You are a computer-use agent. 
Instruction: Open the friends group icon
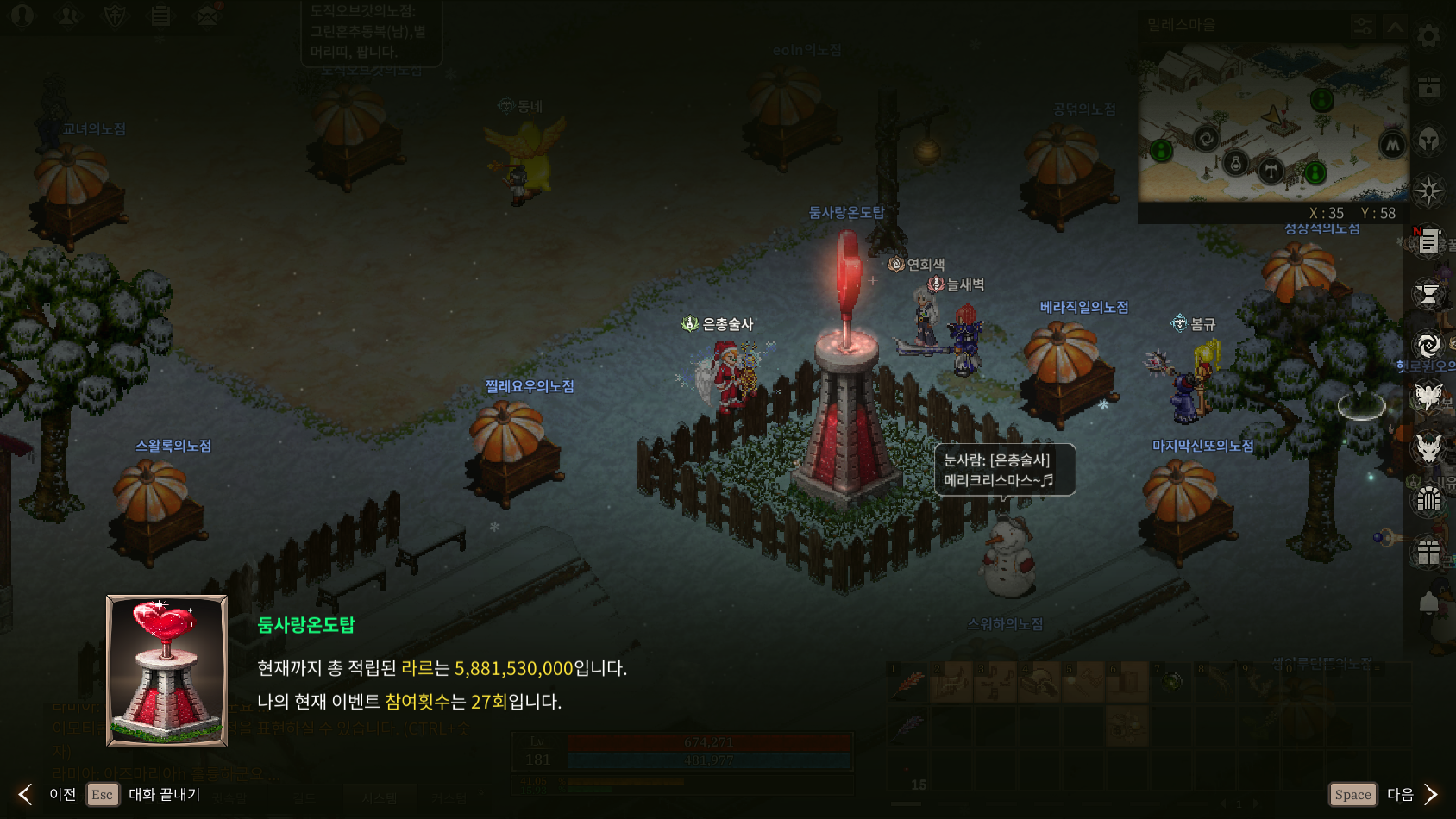point(69,16)
